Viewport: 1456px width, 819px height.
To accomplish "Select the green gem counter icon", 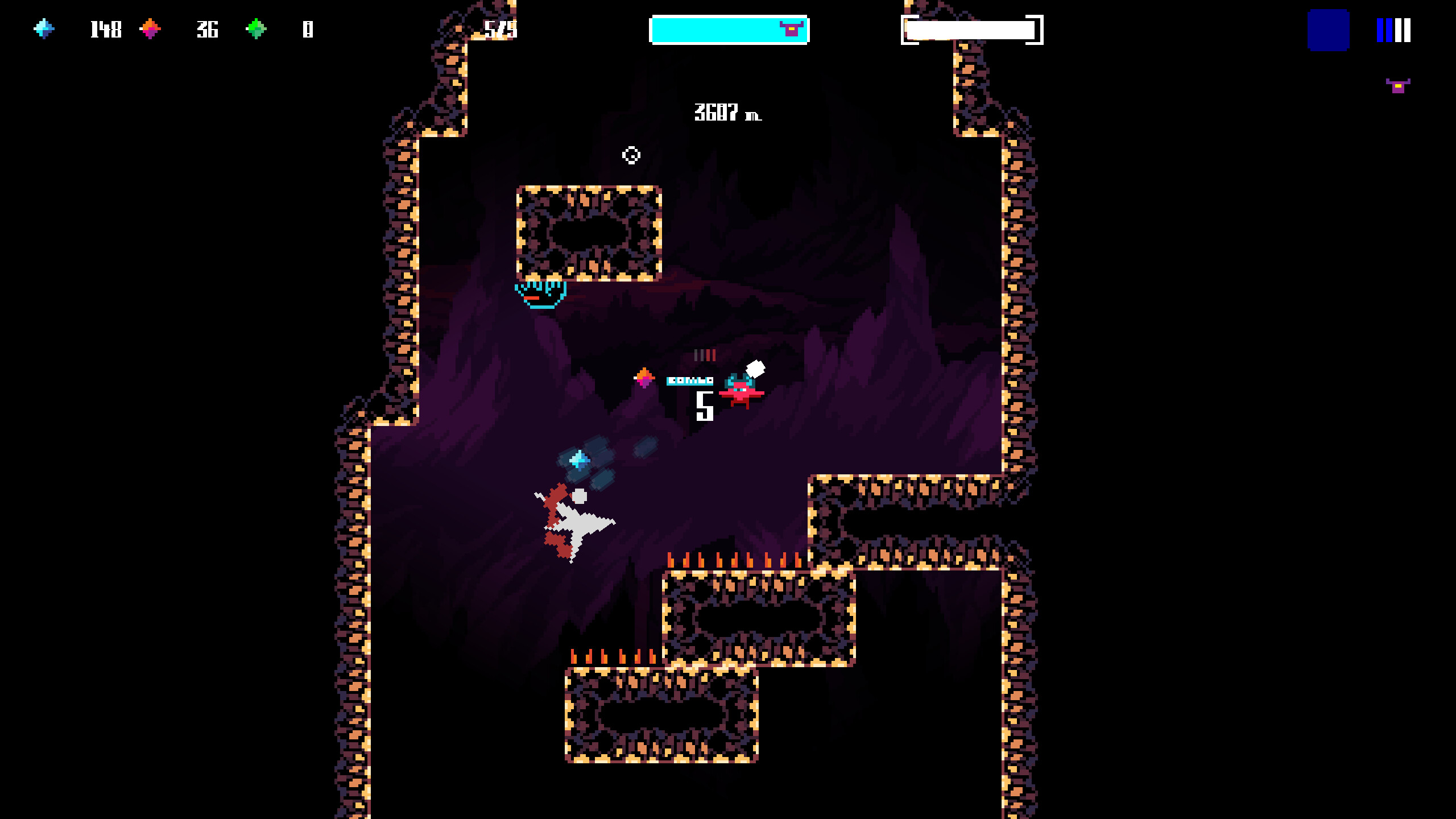I will click(255, 27).
